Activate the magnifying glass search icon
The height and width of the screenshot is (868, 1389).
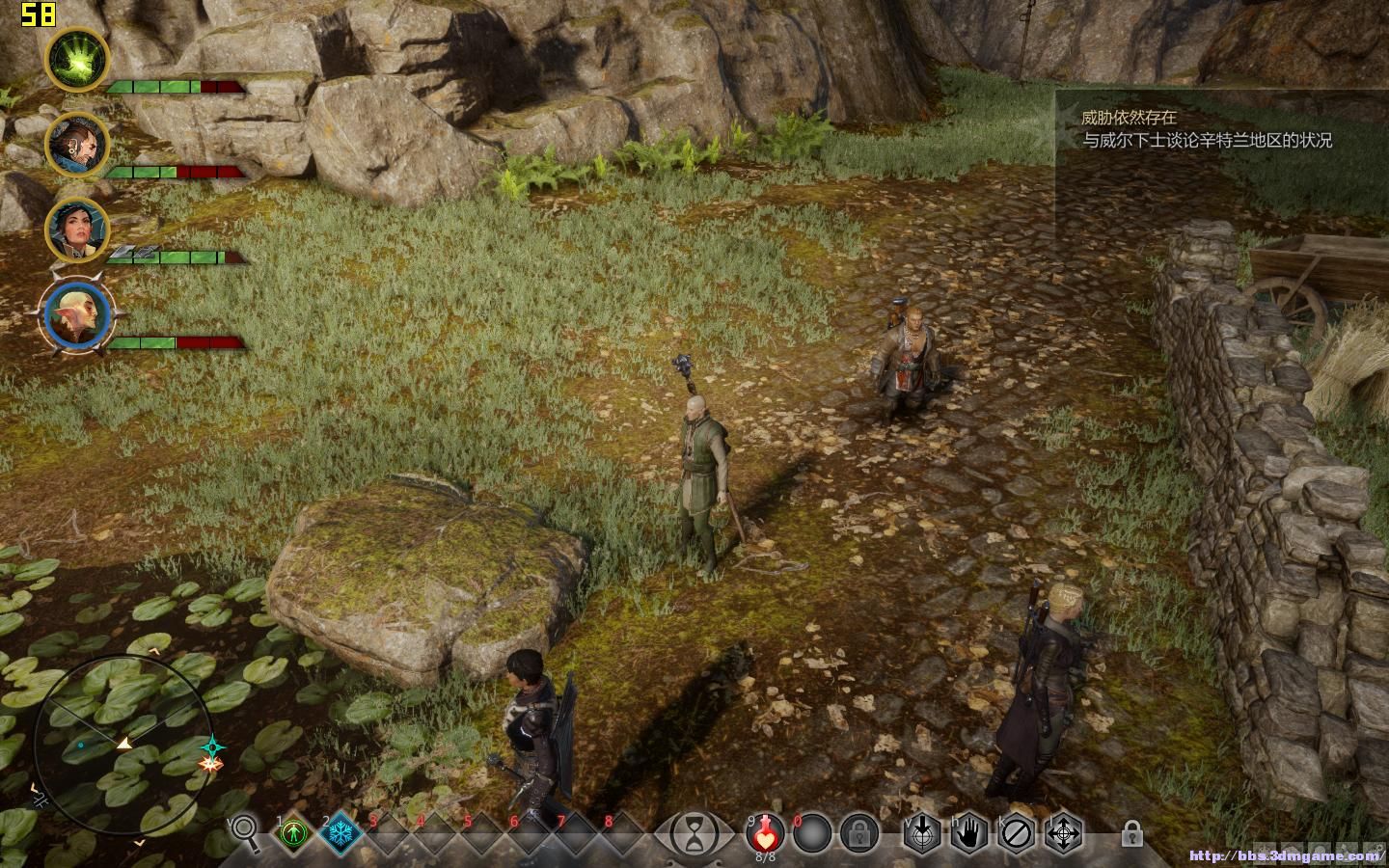click(x=245, y=832)
